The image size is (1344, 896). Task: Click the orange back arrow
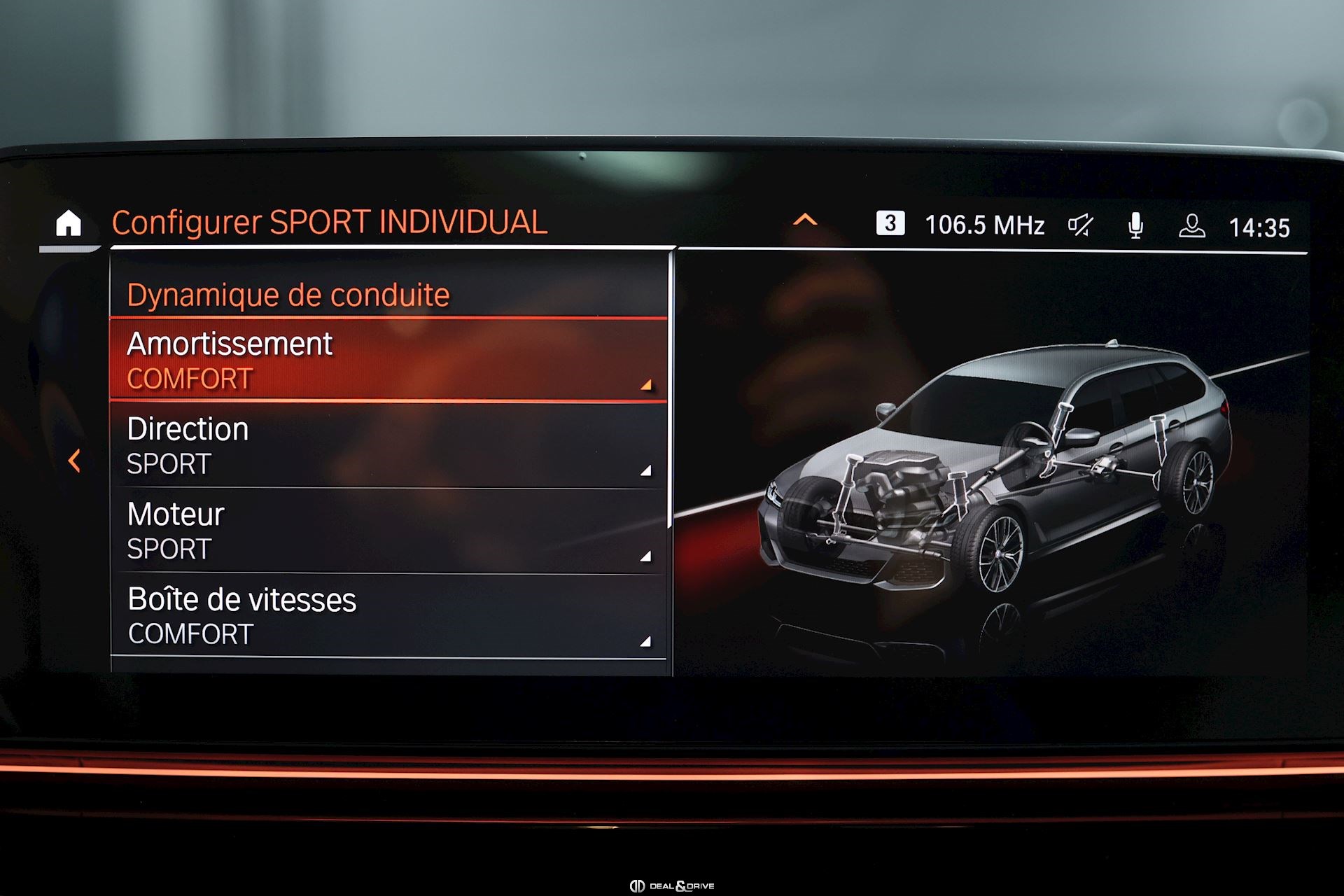click(74, 461)
